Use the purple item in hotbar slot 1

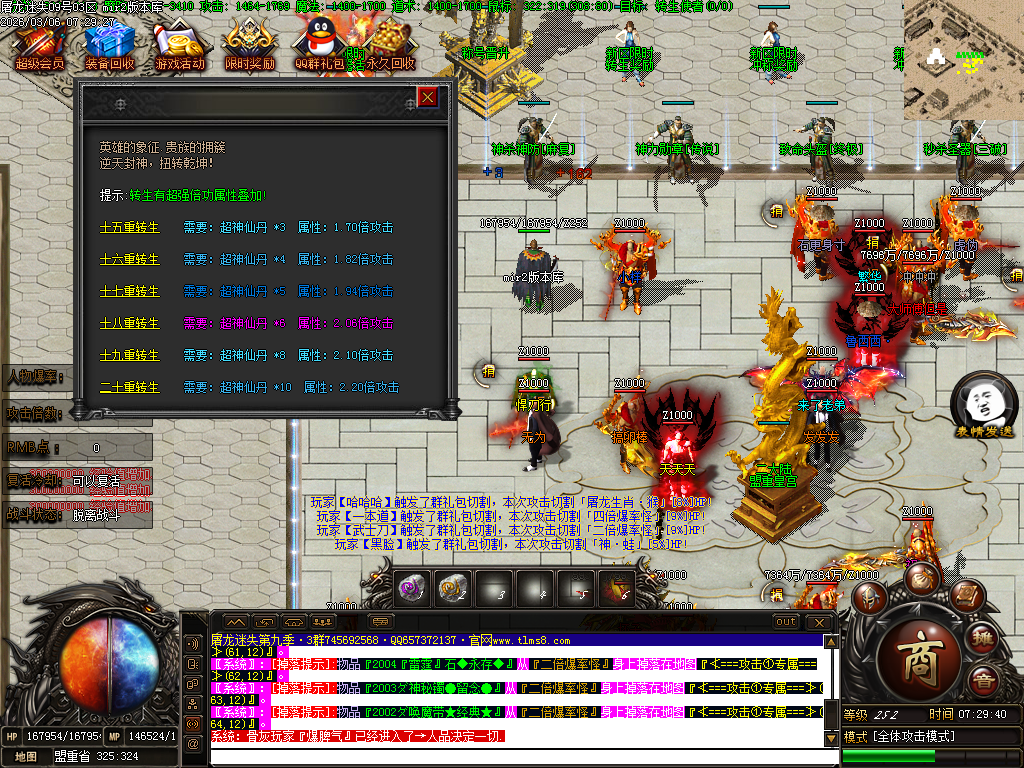[413, 589]
